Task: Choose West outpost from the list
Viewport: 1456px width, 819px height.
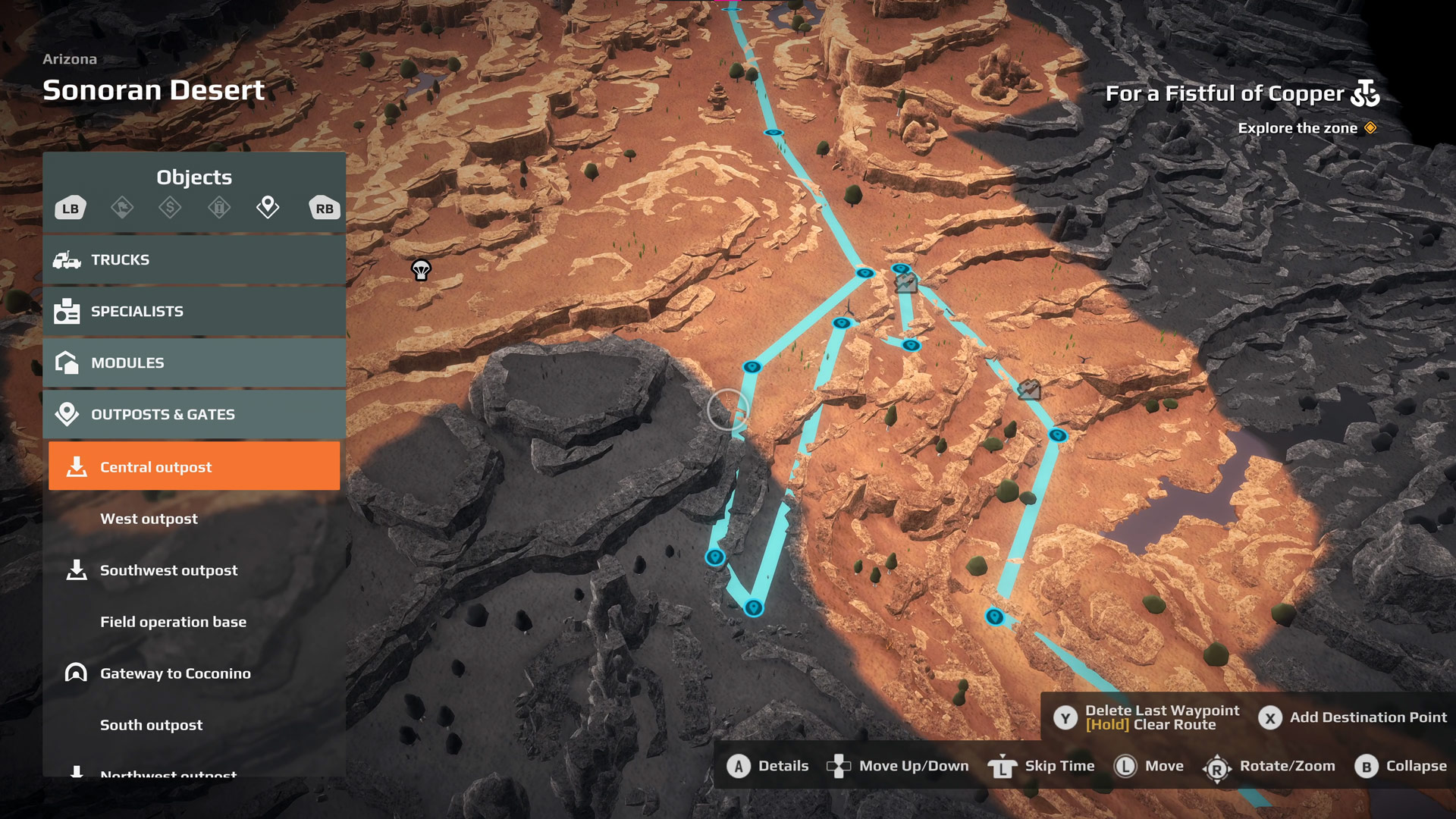Action: coord(149,519)
